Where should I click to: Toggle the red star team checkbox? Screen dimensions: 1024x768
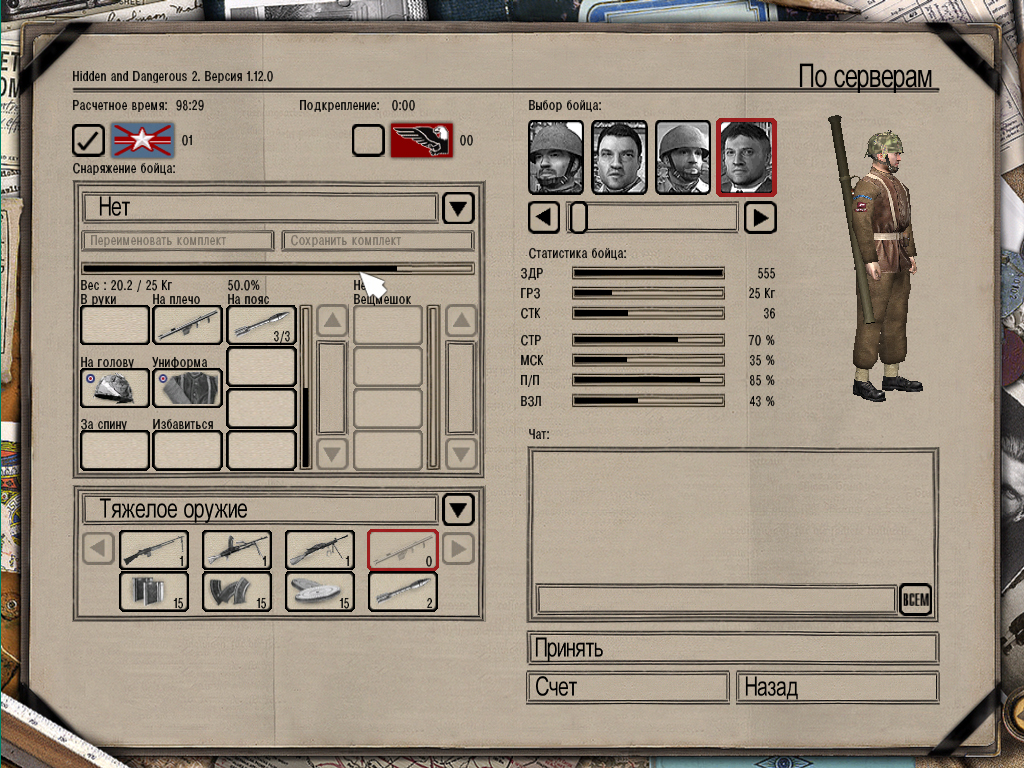89,141
